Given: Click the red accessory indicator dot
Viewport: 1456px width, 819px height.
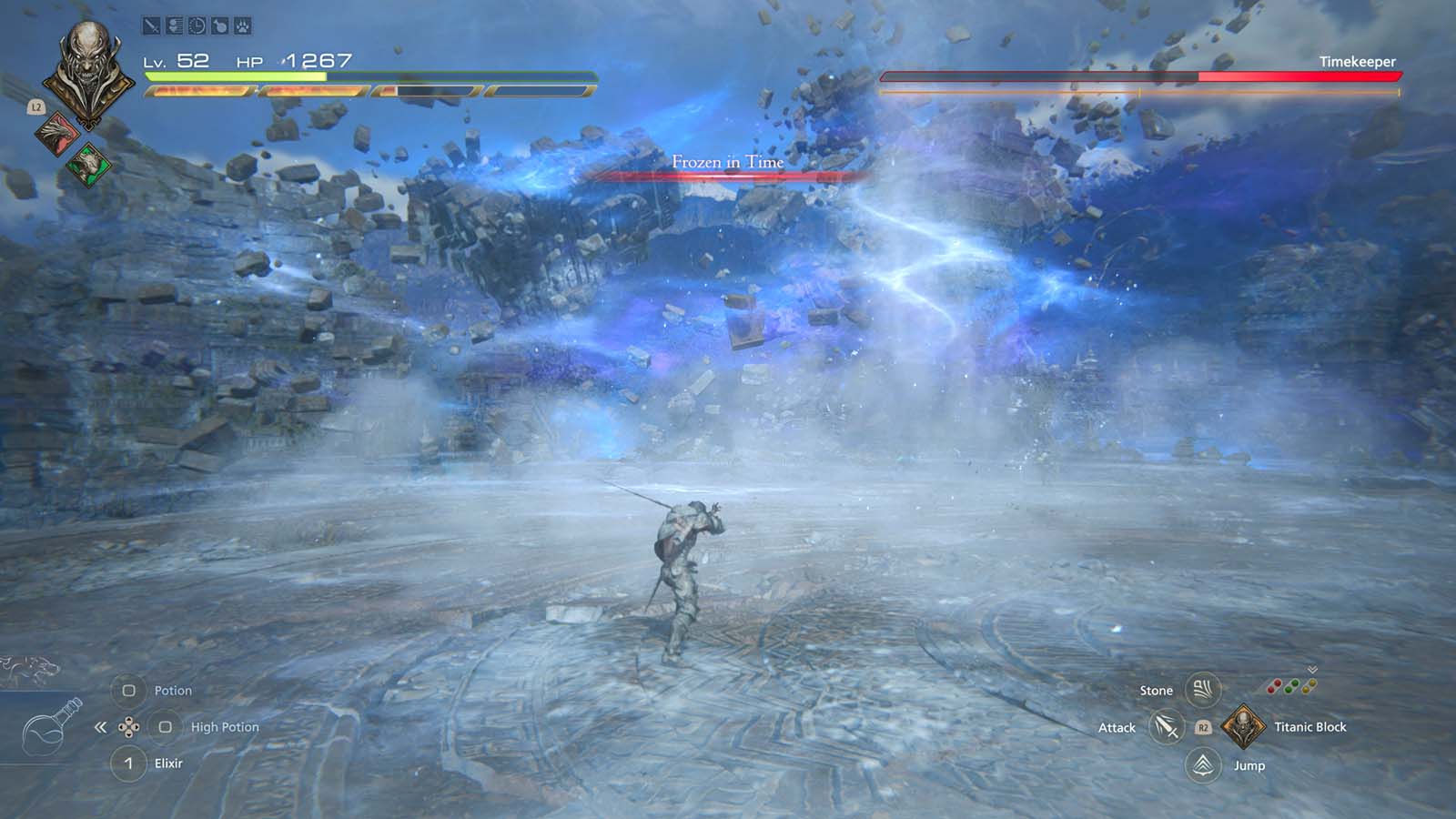Looking at the screenshot, I should pos(1273,687).
